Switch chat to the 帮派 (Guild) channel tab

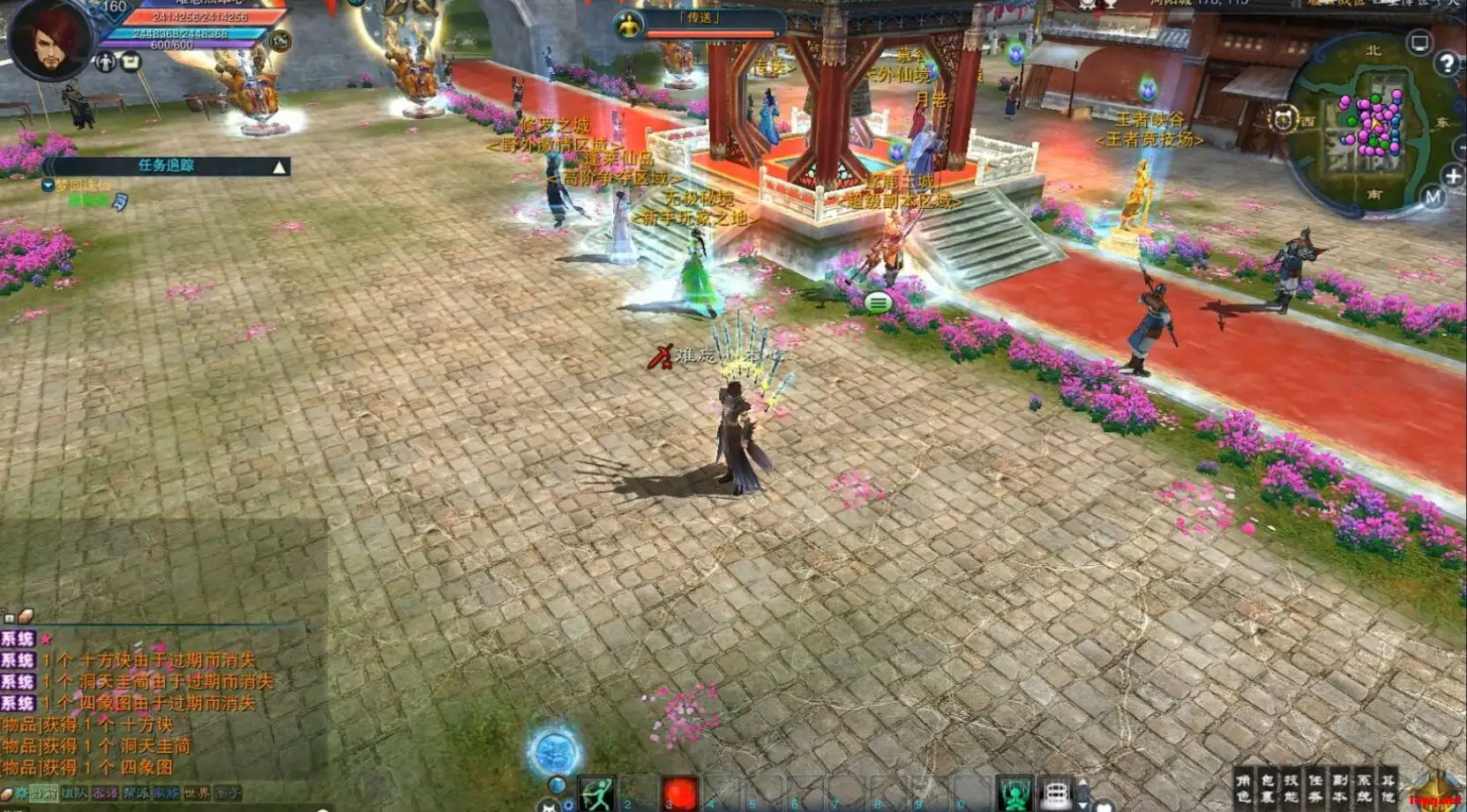point(135,793)
